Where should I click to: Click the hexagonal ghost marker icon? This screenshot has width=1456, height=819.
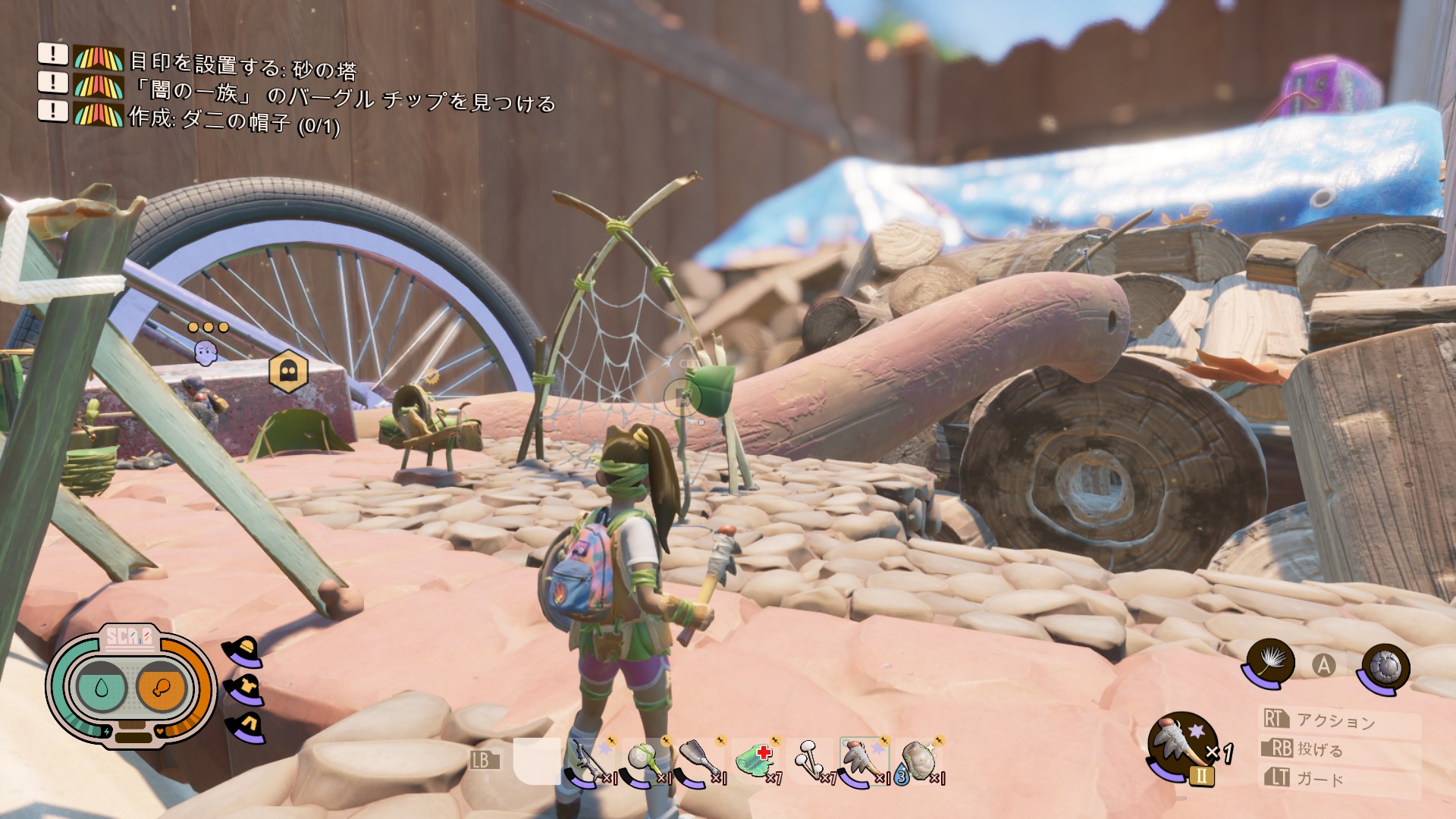point(289,371)
